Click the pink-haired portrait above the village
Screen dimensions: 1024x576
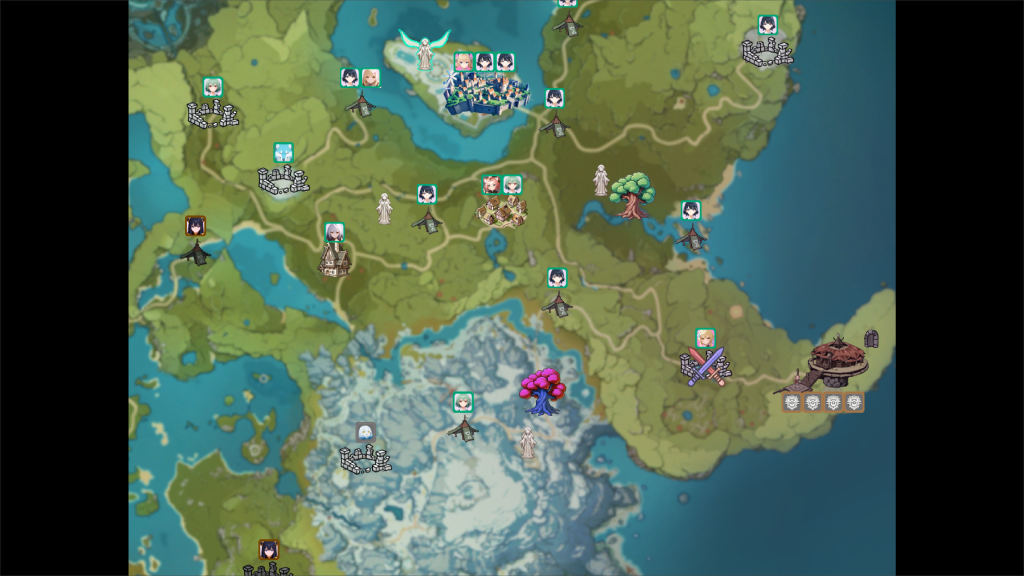[491, 184]
